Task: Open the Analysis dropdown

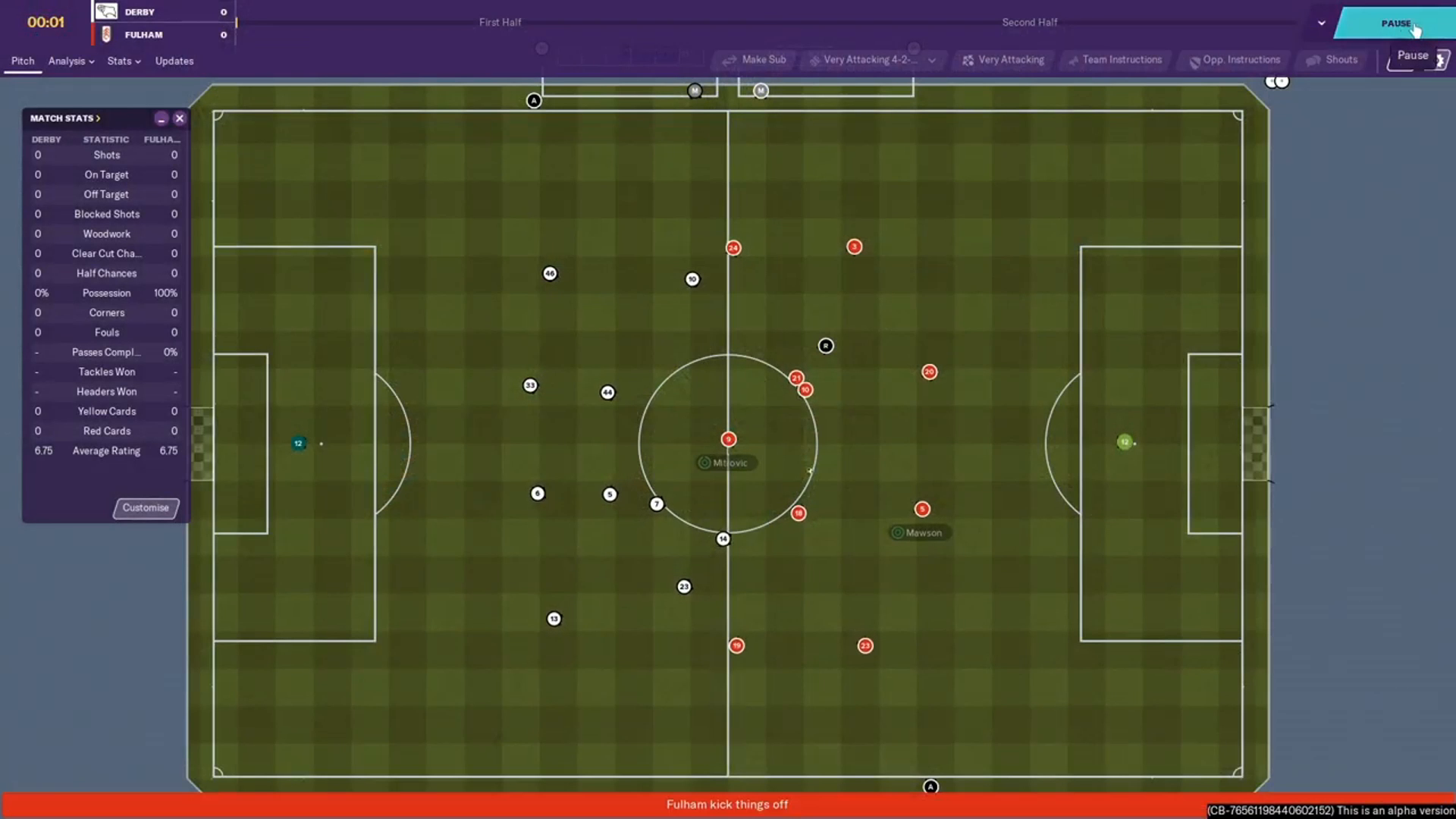Action: (71, 61)
